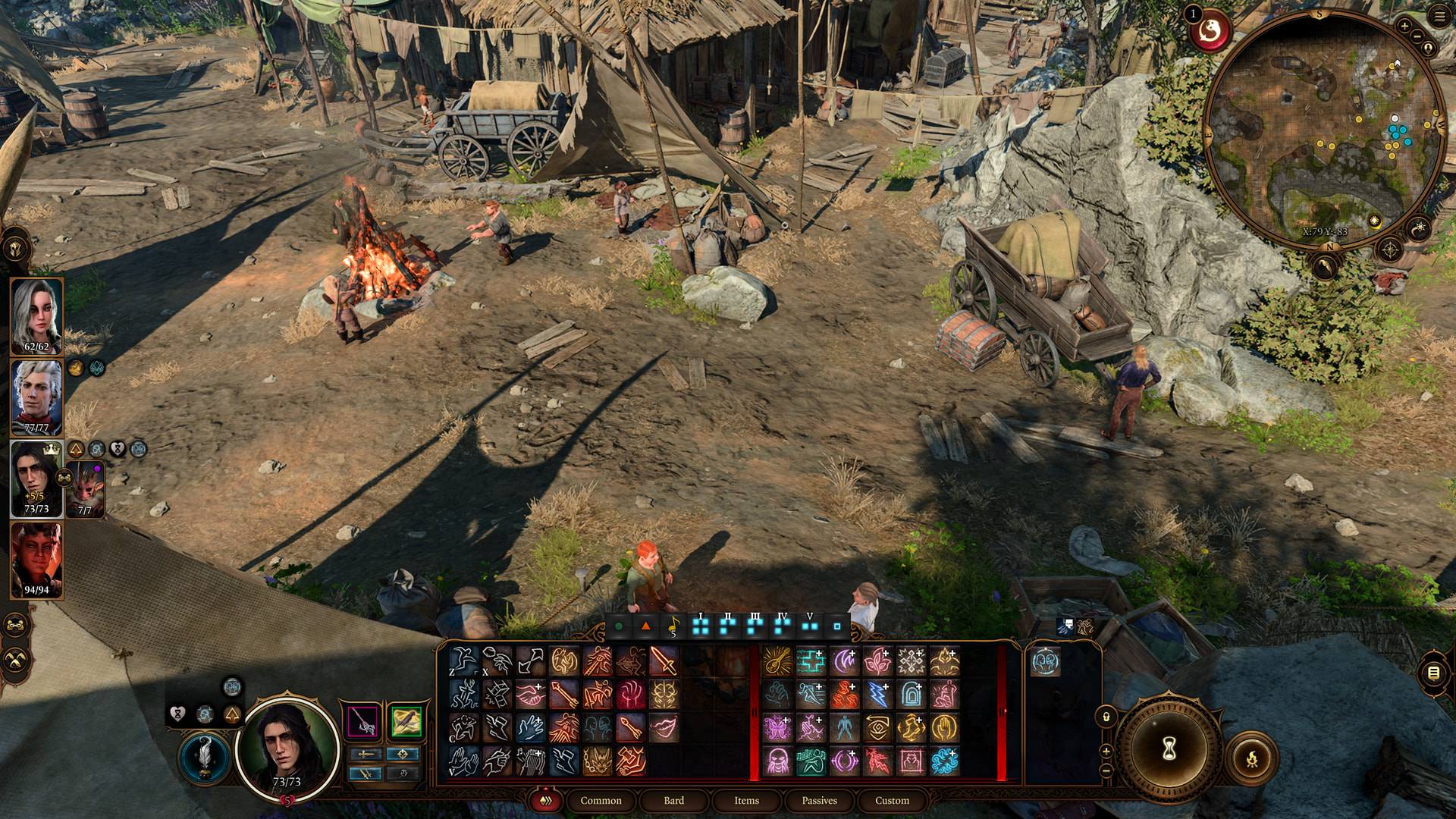
Task: Switch to the Common hotbar tab
Action: point(601,801)
